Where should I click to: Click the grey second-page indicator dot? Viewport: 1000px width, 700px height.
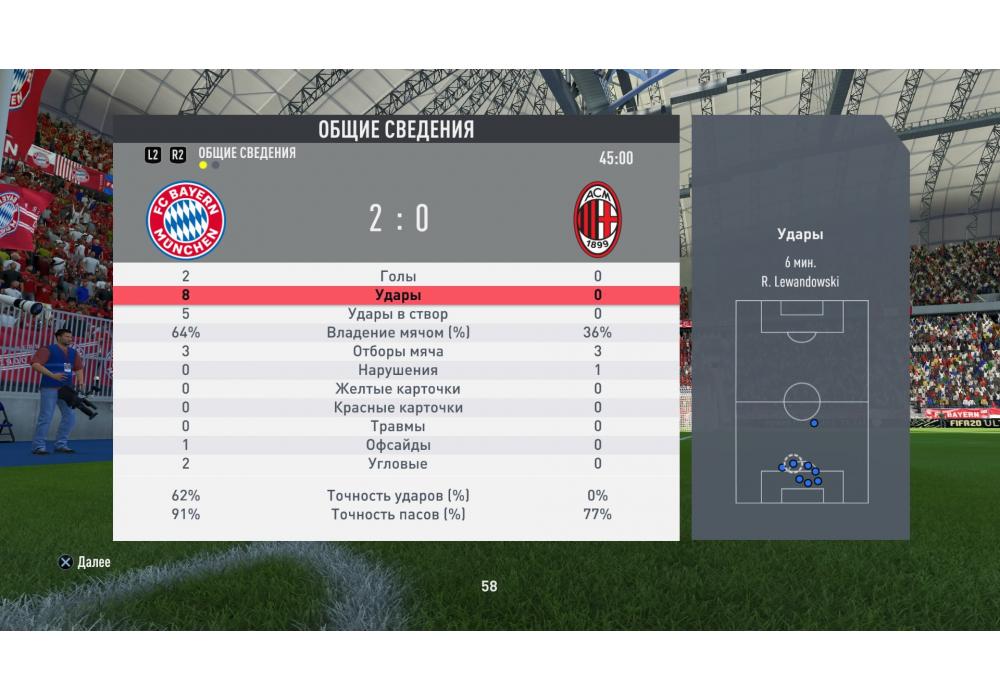[x=216, y=166]
